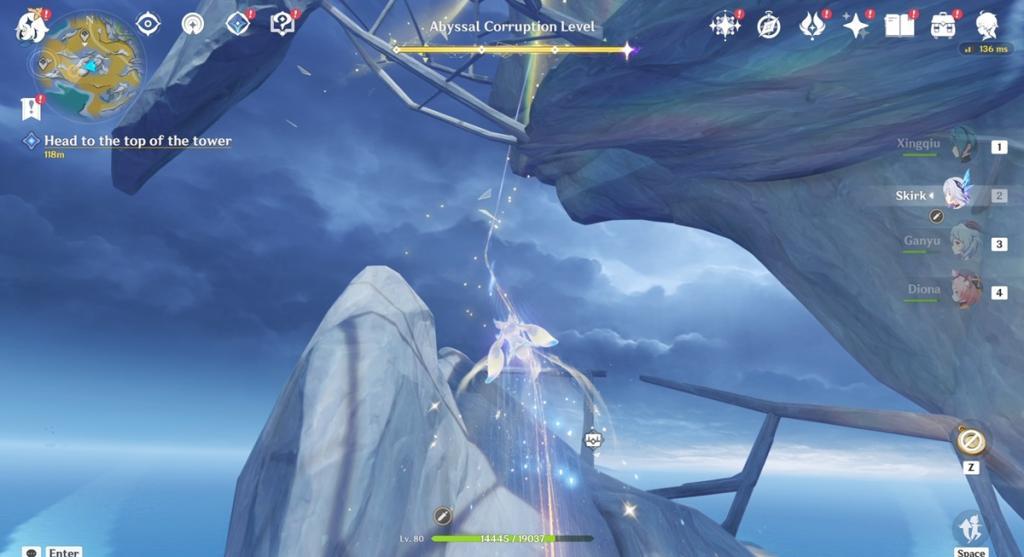Screen dimensions: 1024x557
Task: Switch to party member Ganyu
Action: point(964,243)
